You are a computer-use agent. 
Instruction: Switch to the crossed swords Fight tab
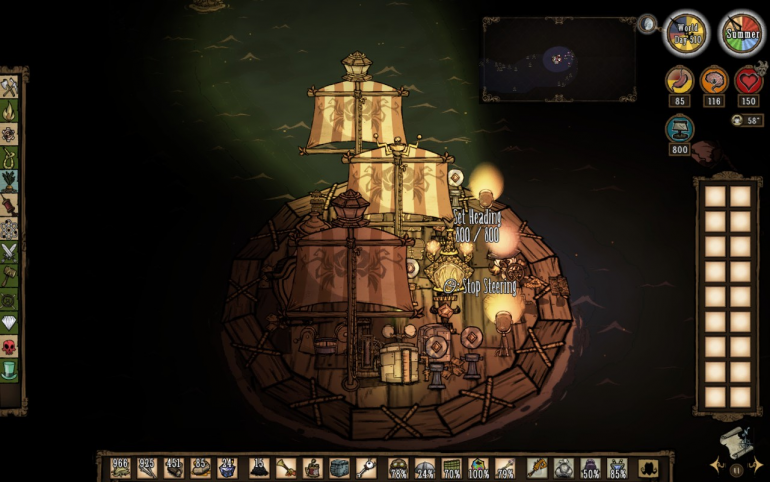10,253
